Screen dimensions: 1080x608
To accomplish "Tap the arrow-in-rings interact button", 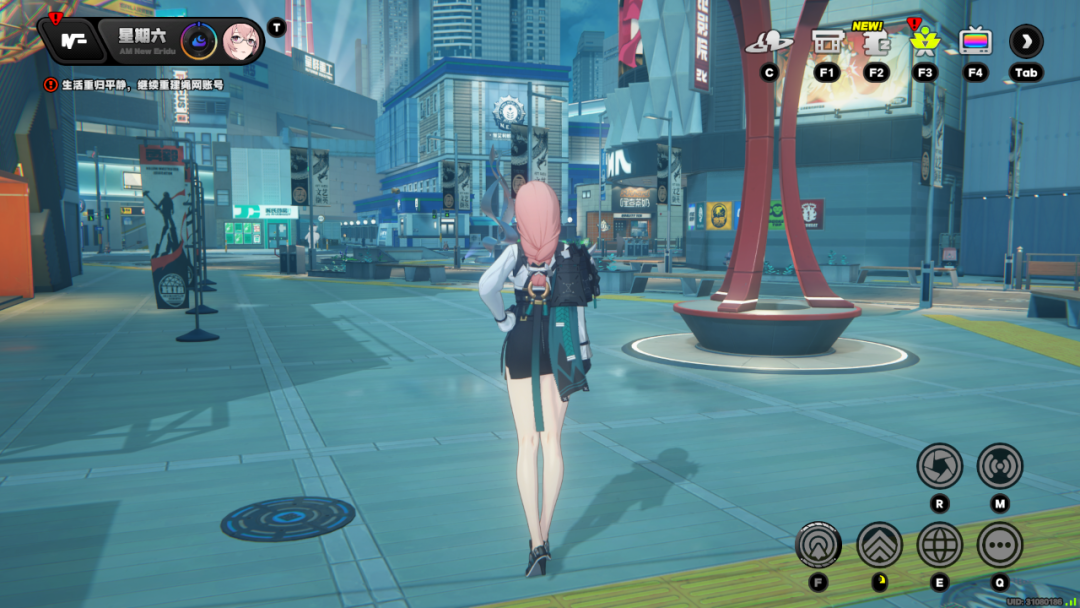I will pos(819,545).
